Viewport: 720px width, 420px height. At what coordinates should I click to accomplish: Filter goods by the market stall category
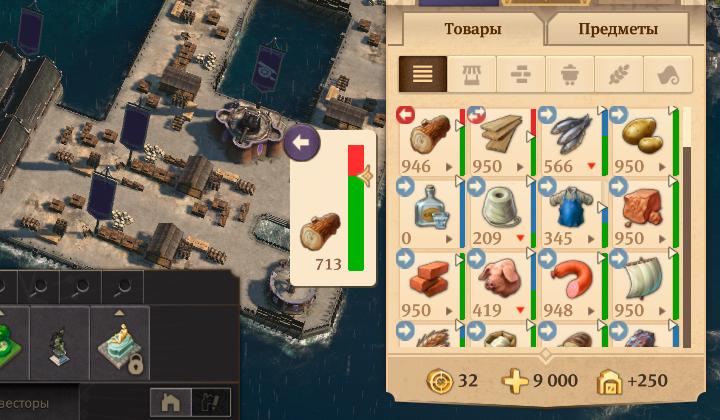[472, 74]
